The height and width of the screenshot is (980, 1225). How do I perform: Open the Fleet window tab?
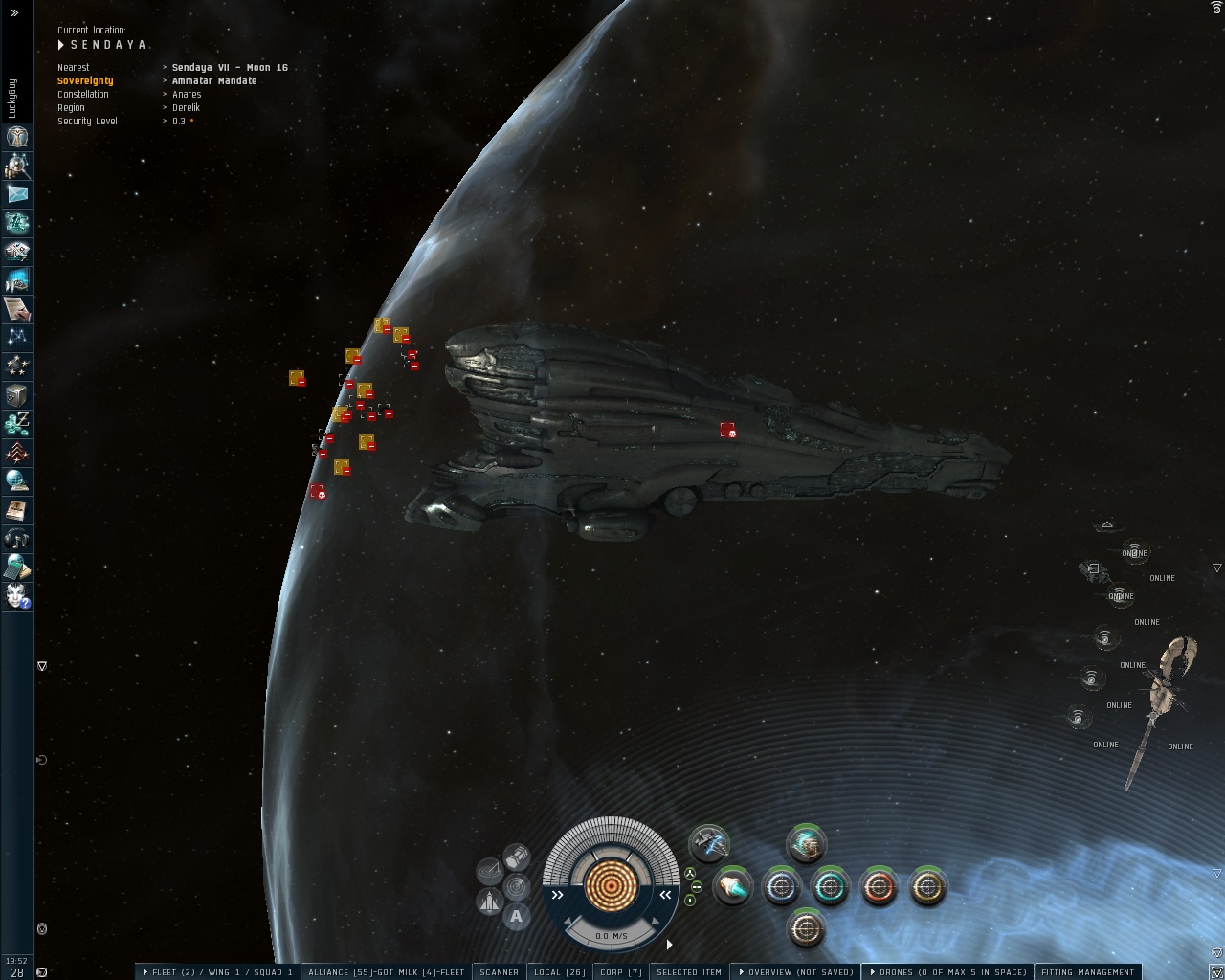click(217, 971)
